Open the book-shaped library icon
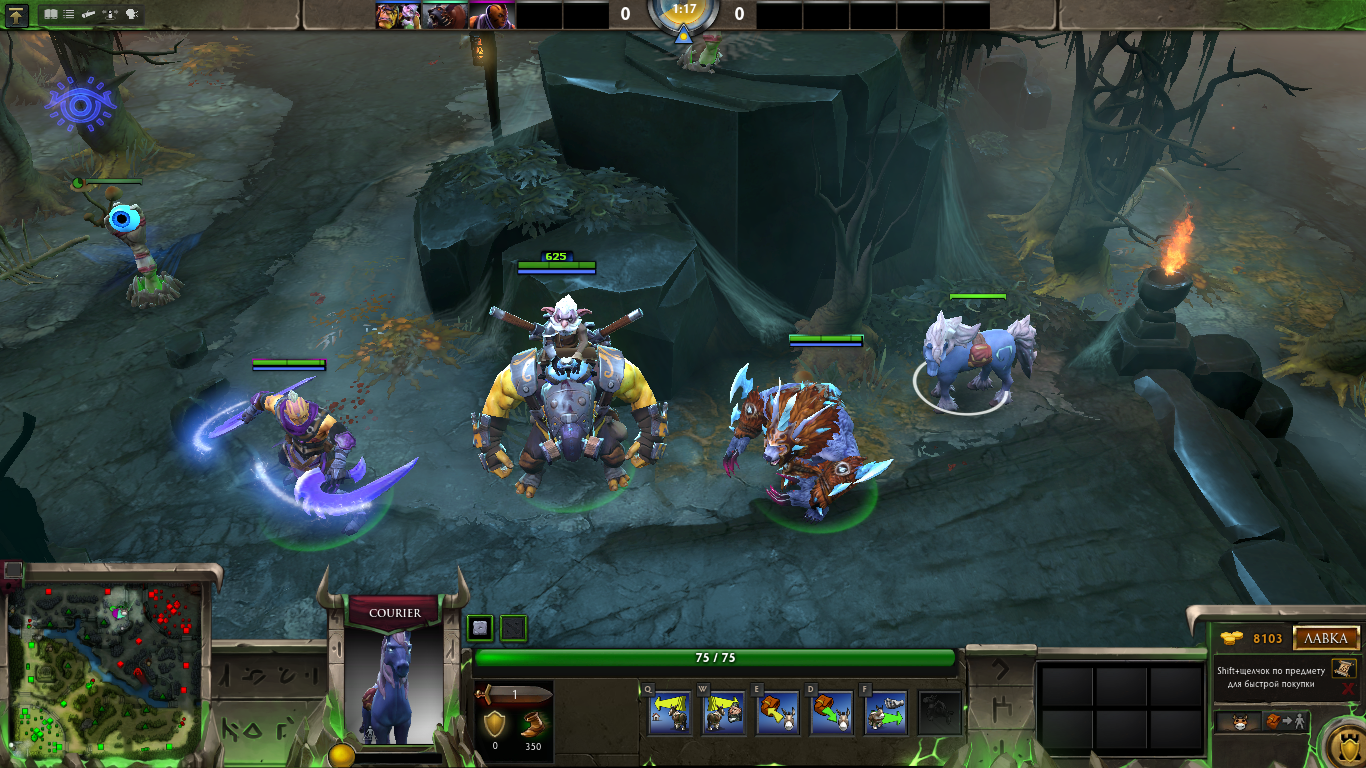This screenshot has width=1366, height=768. click(51, 15)
